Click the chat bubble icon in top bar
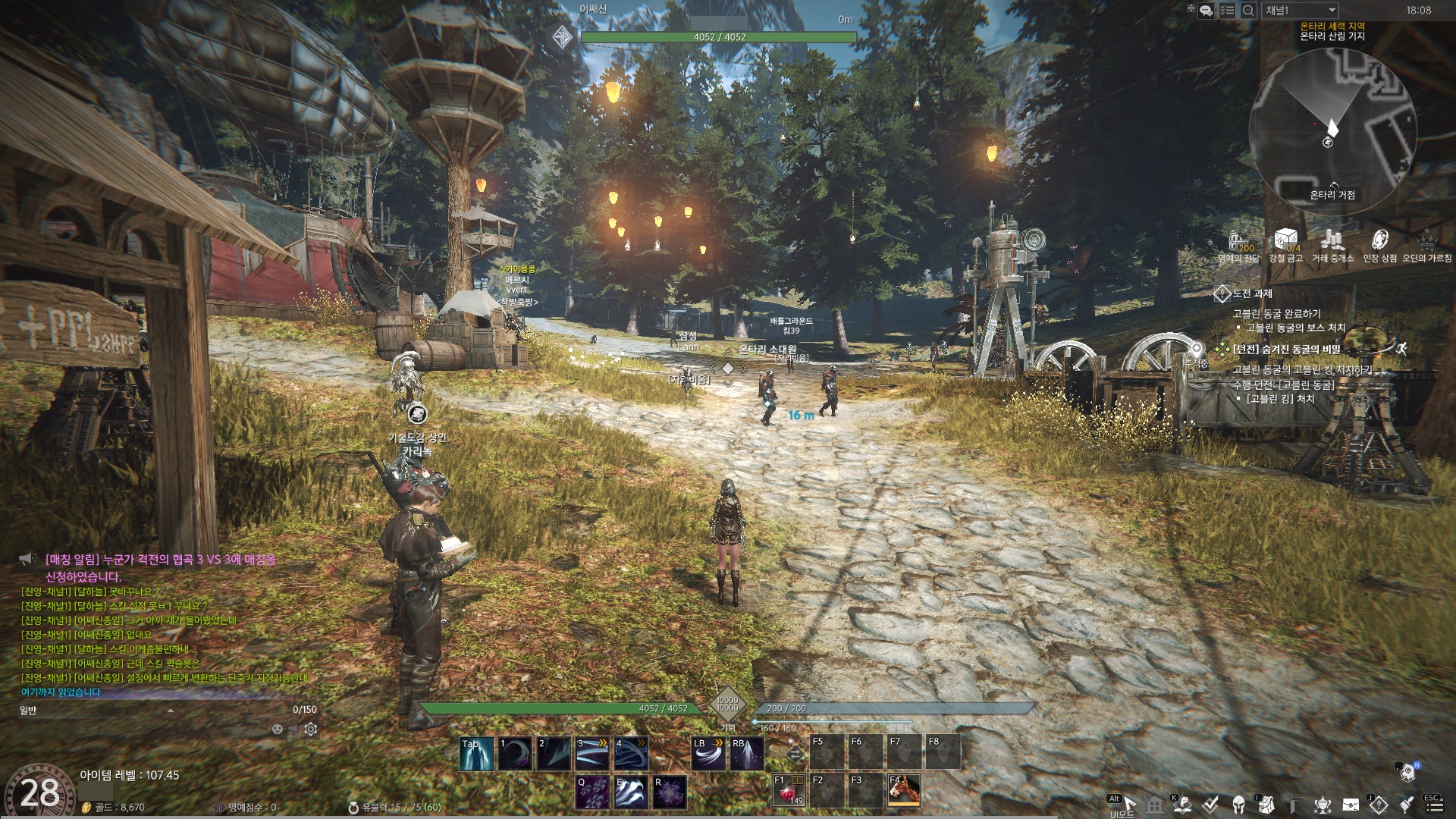 click(1206, 11)
